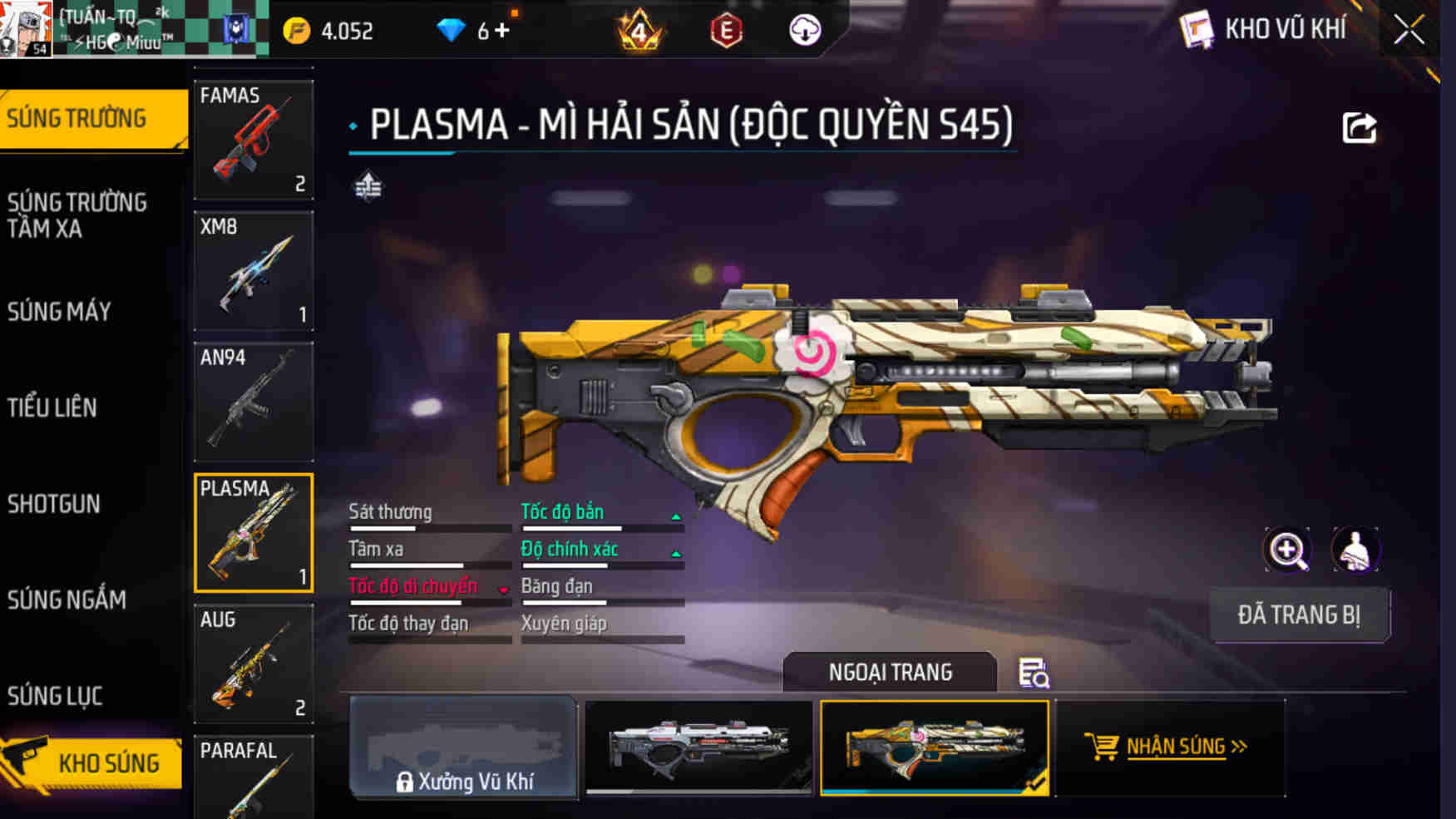This screenshot has width=1456, height=819.
Task: Choose the Súng Lục category
Action: (x=55, y=696)
